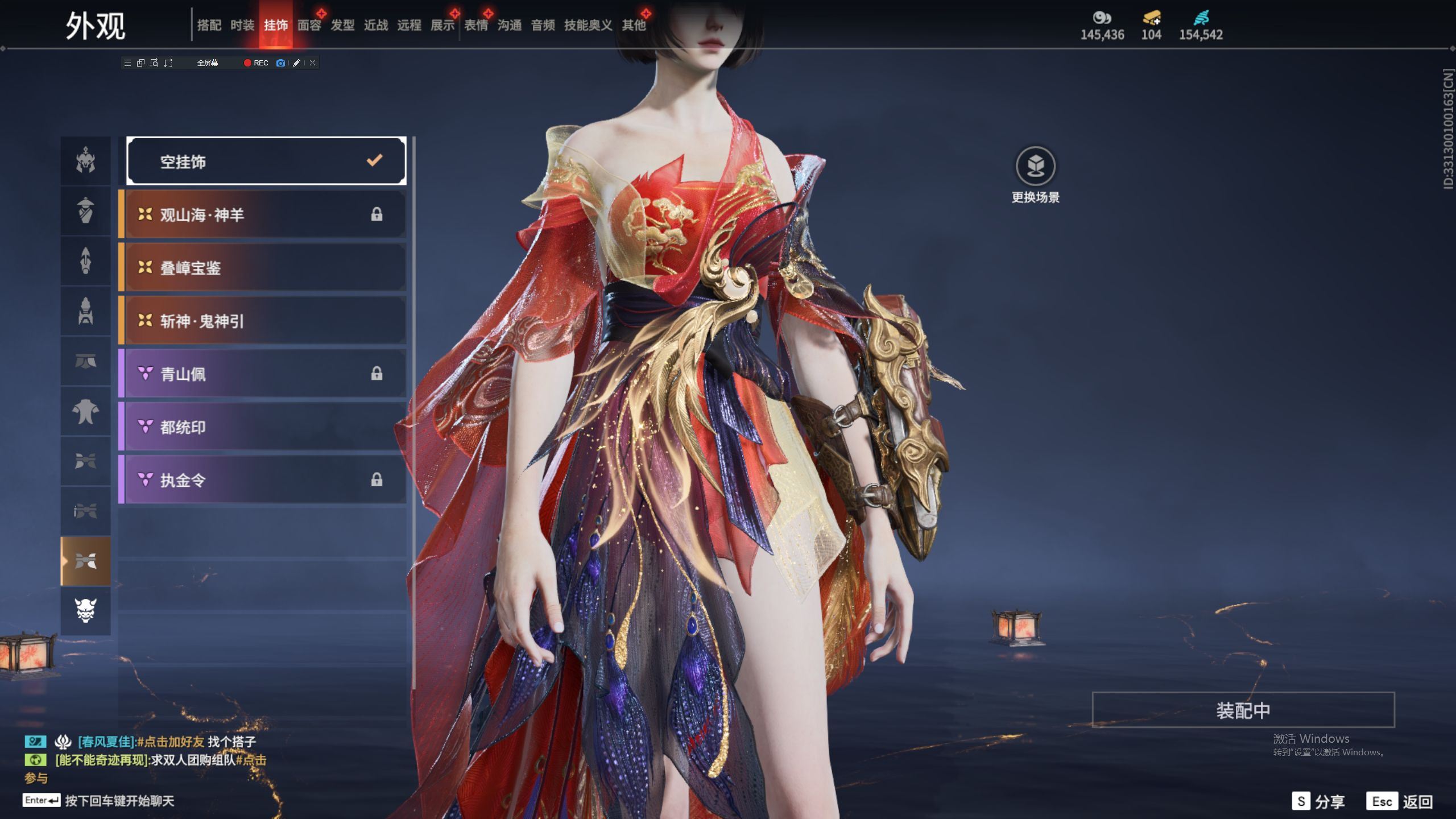Pick the 执金令 accessory
The width and height of the screenshot is (1456, 819).
263,480
